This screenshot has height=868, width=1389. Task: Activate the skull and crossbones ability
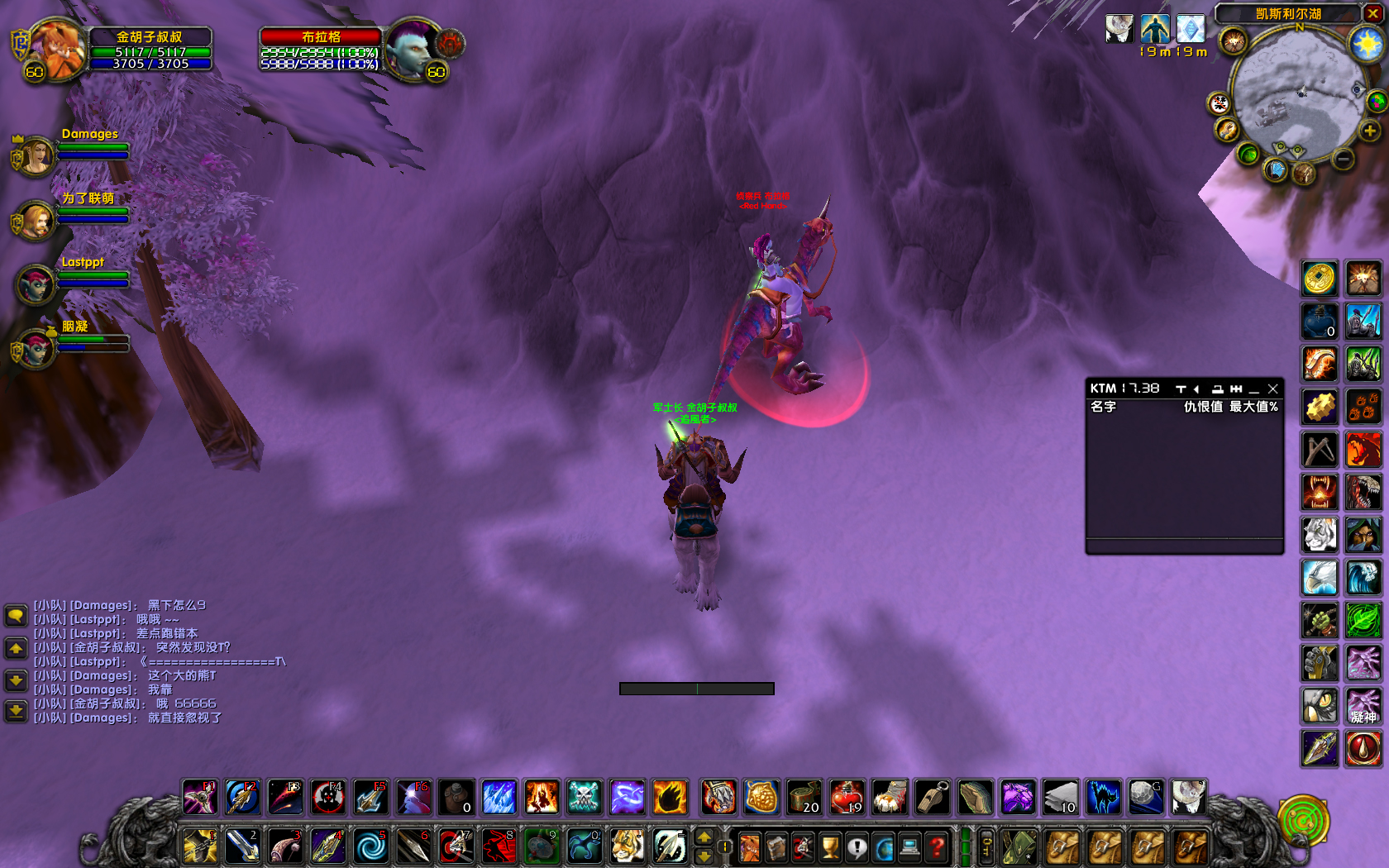click(x=585, y=798)
